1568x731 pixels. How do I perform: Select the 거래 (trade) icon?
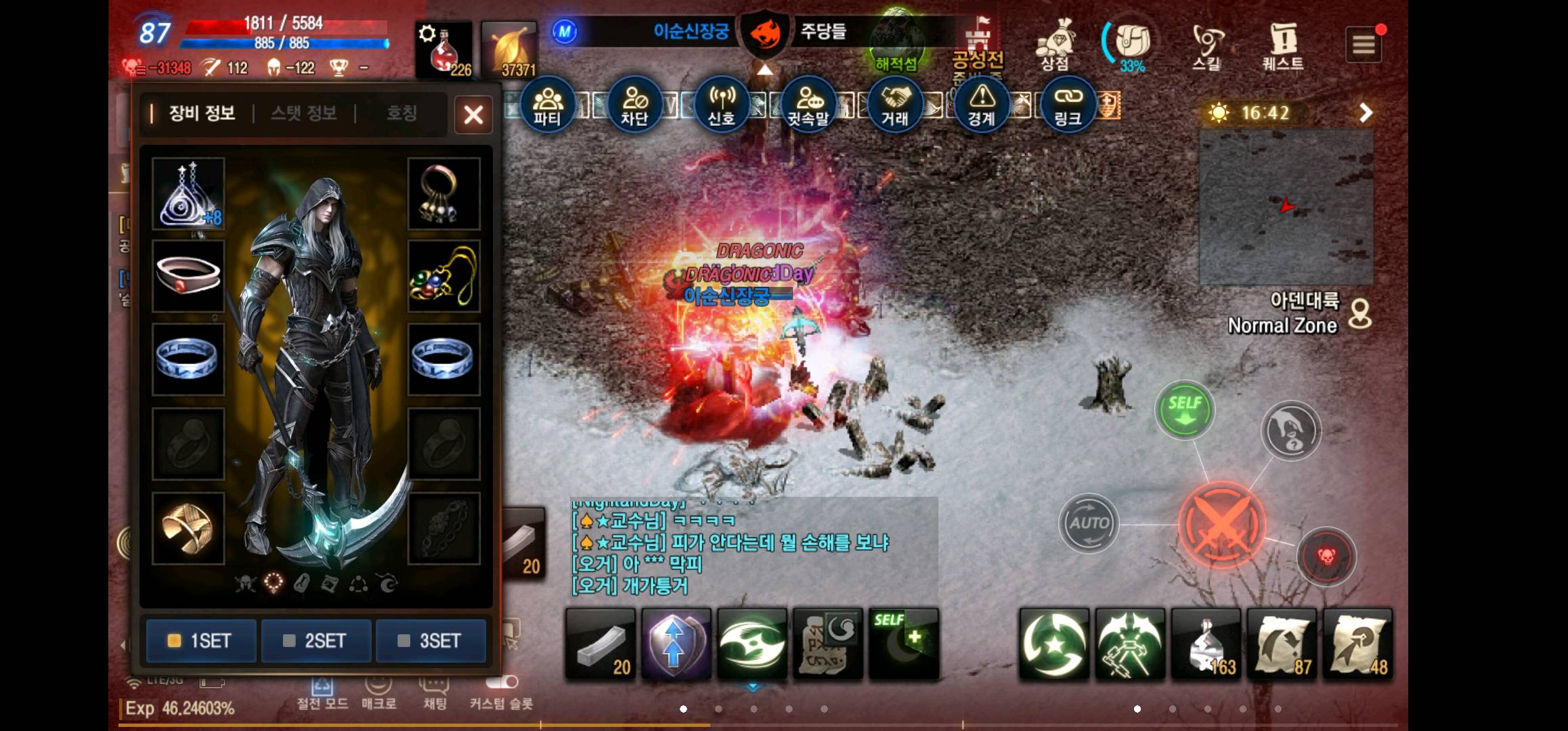[896, 103]
